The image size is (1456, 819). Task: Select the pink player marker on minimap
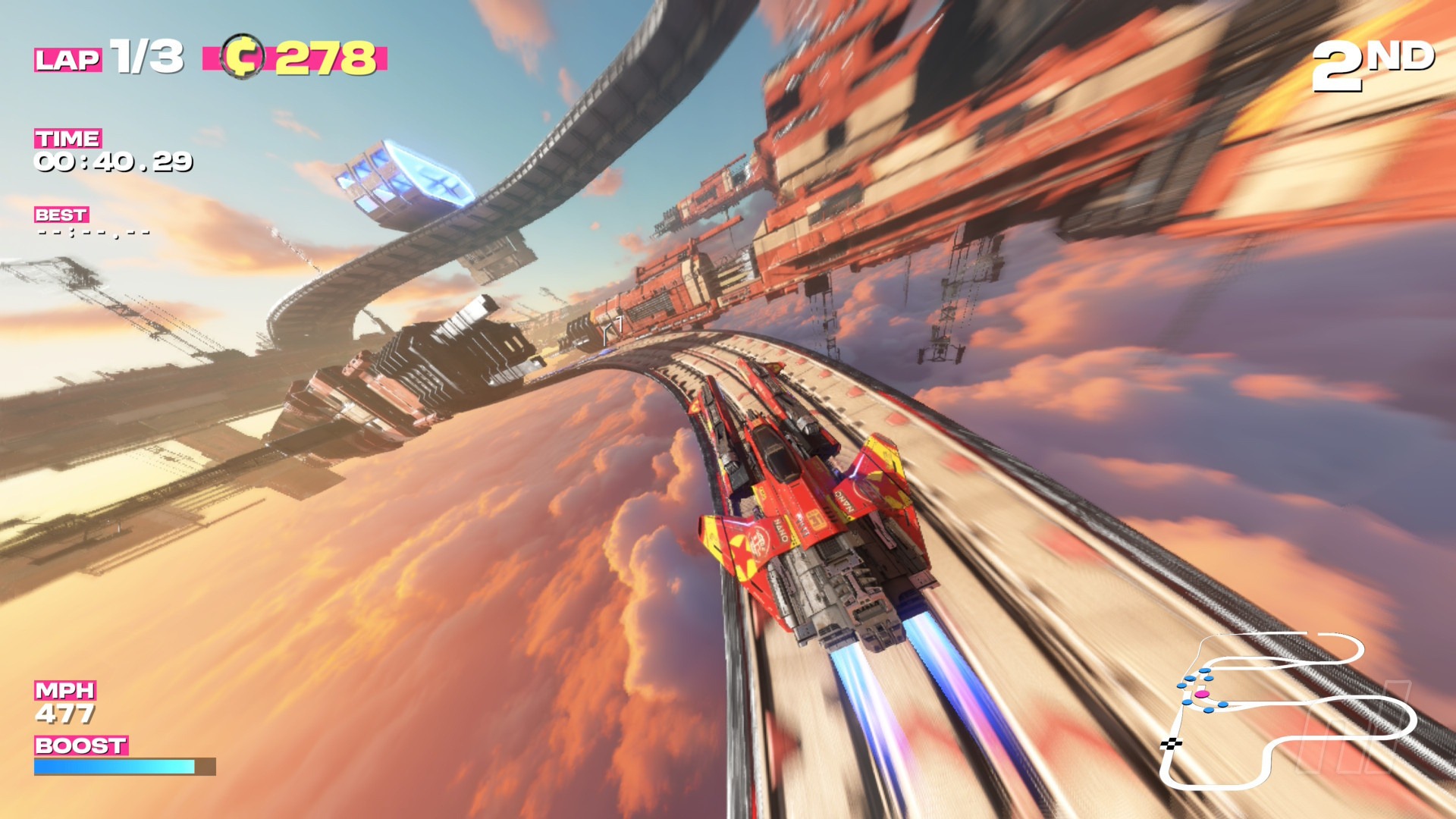click(x=1201, y=694)
